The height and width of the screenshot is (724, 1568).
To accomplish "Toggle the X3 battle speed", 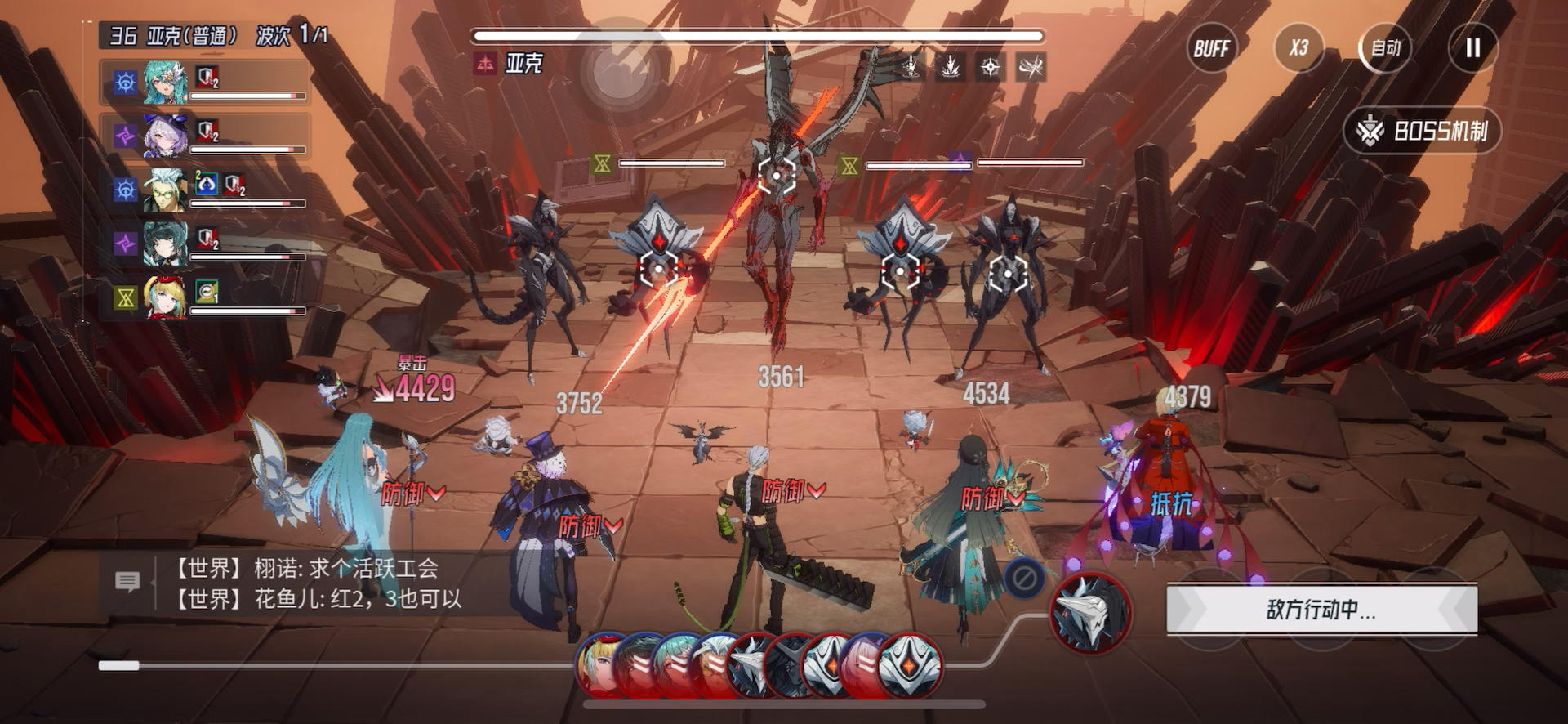I will tap(1298, 48).
